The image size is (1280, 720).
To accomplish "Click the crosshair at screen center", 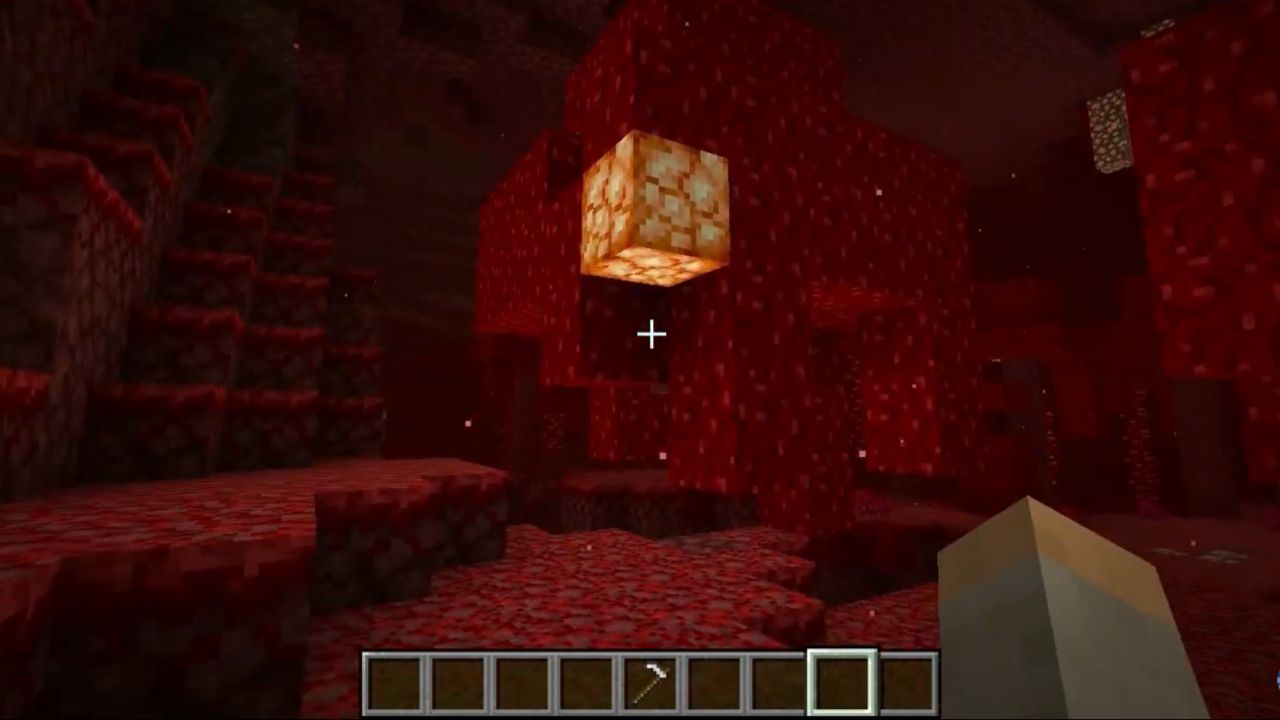I will tap(650, 334).
